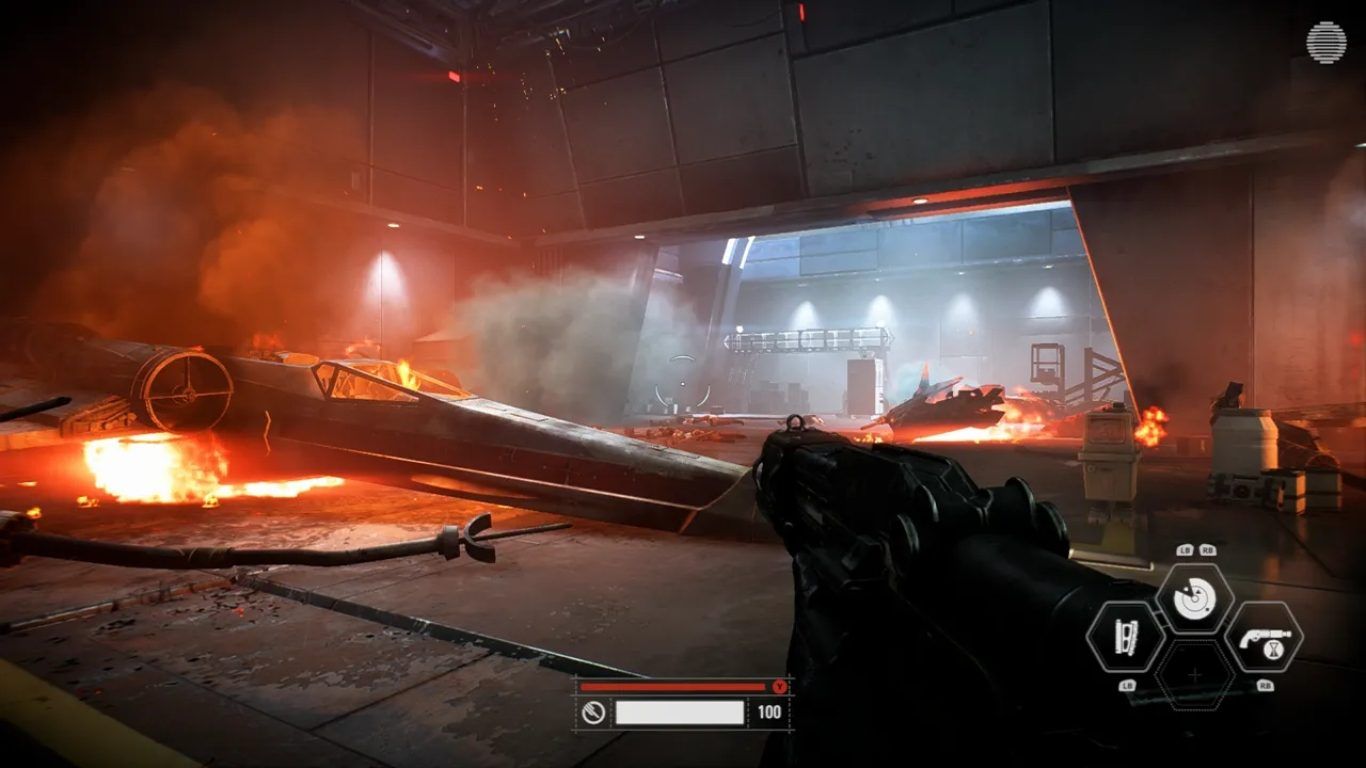Trigger the pistol-with-hourglass ability hexagon
Screen dimensions: 1366x768
click(x=1263, y=637)
